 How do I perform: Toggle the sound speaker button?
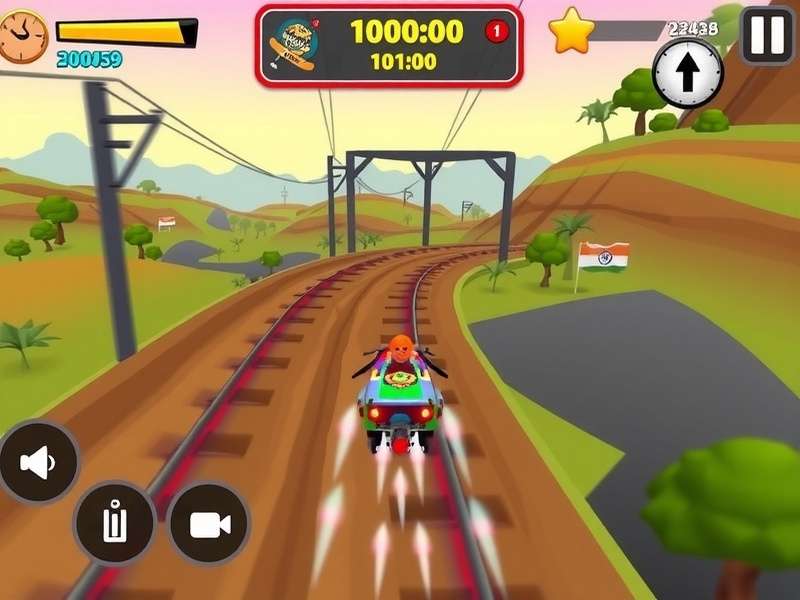pyautogui.click(x=38, y=462)
